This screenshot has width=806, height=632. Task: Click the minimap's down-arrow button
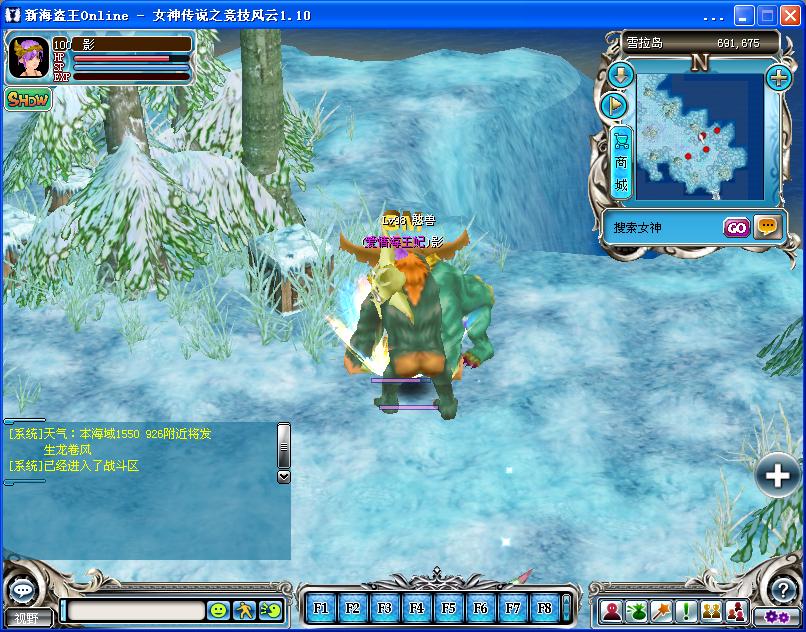coord(621,75)
